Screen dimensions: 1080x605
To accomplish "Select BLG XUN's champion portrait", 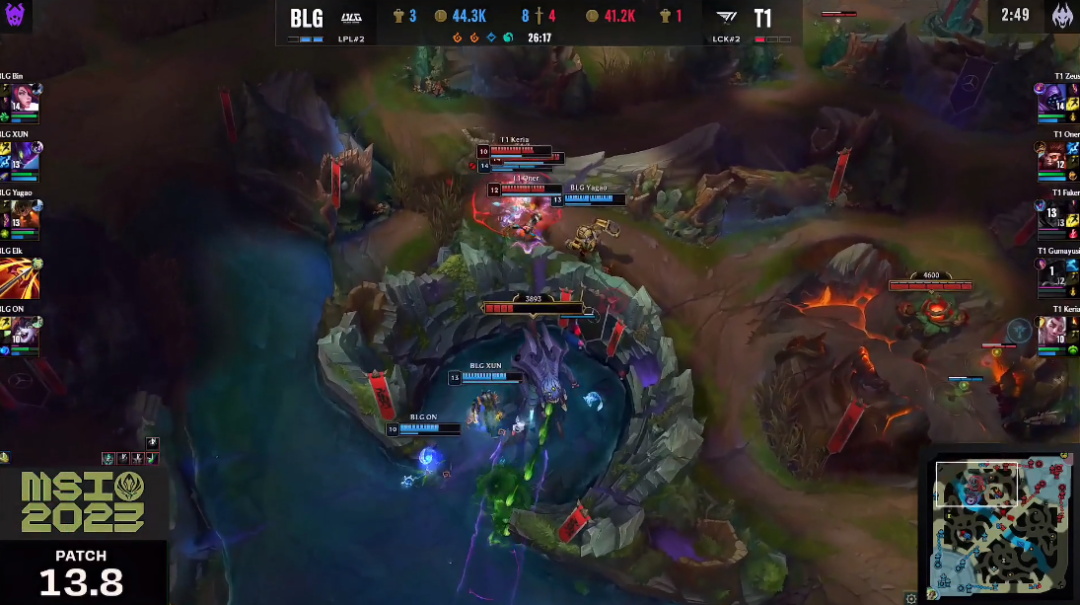I will 26,157.
